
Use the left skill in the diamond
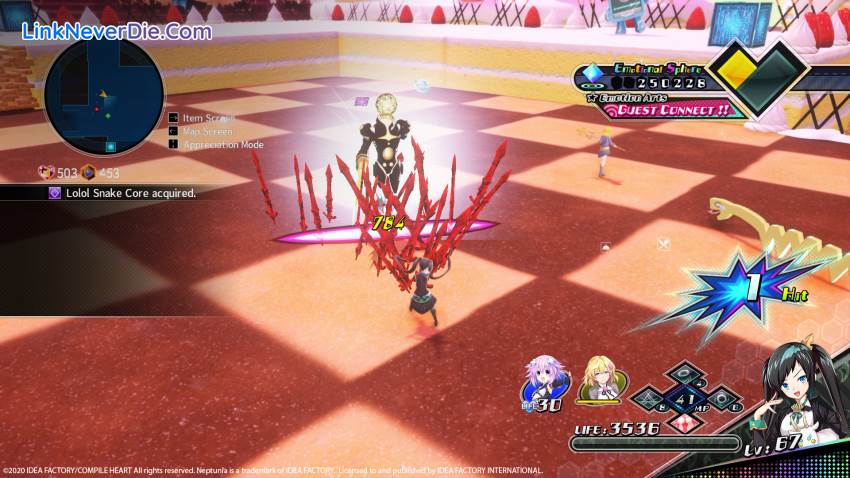[651, 399]
